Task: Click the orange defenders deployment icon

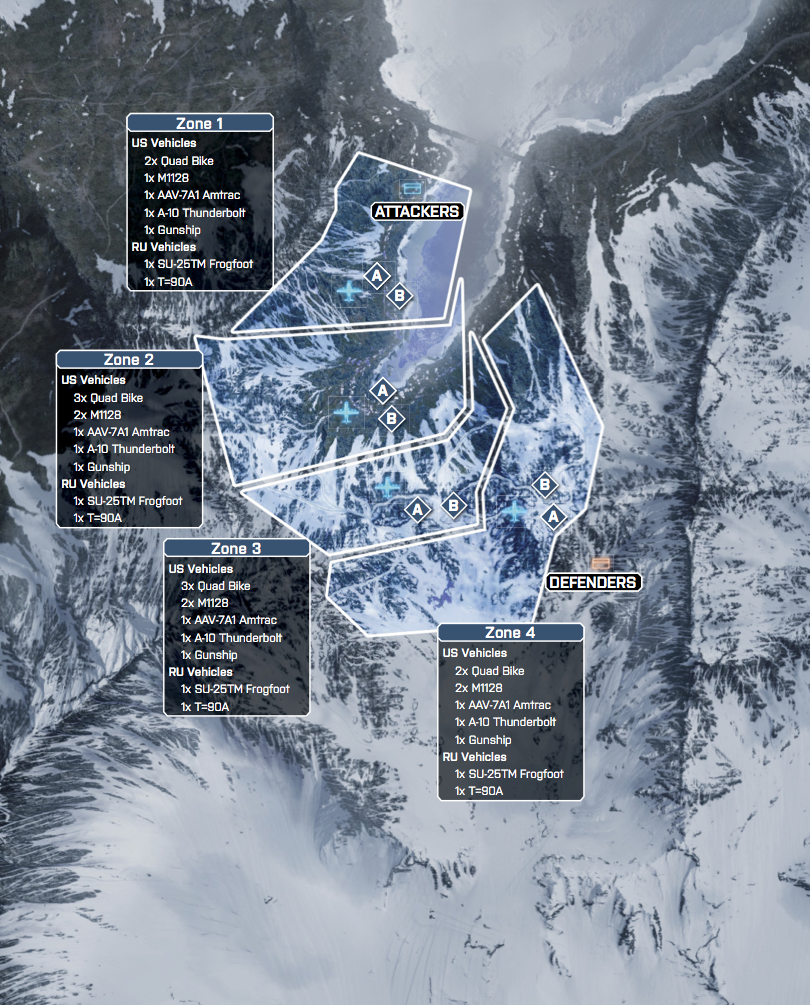Action: 601,564
